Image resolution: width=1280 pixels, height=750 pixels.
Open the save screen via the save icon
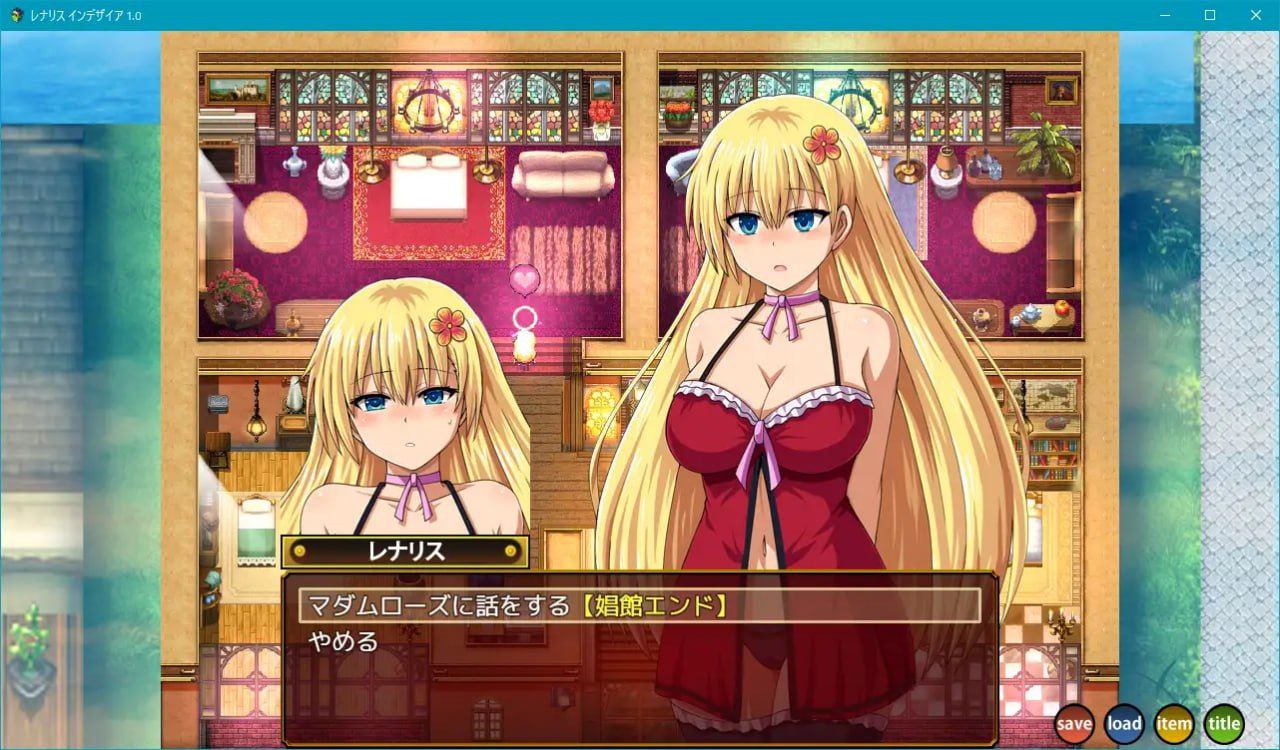pyautogui.click(x=1074, y=723)
